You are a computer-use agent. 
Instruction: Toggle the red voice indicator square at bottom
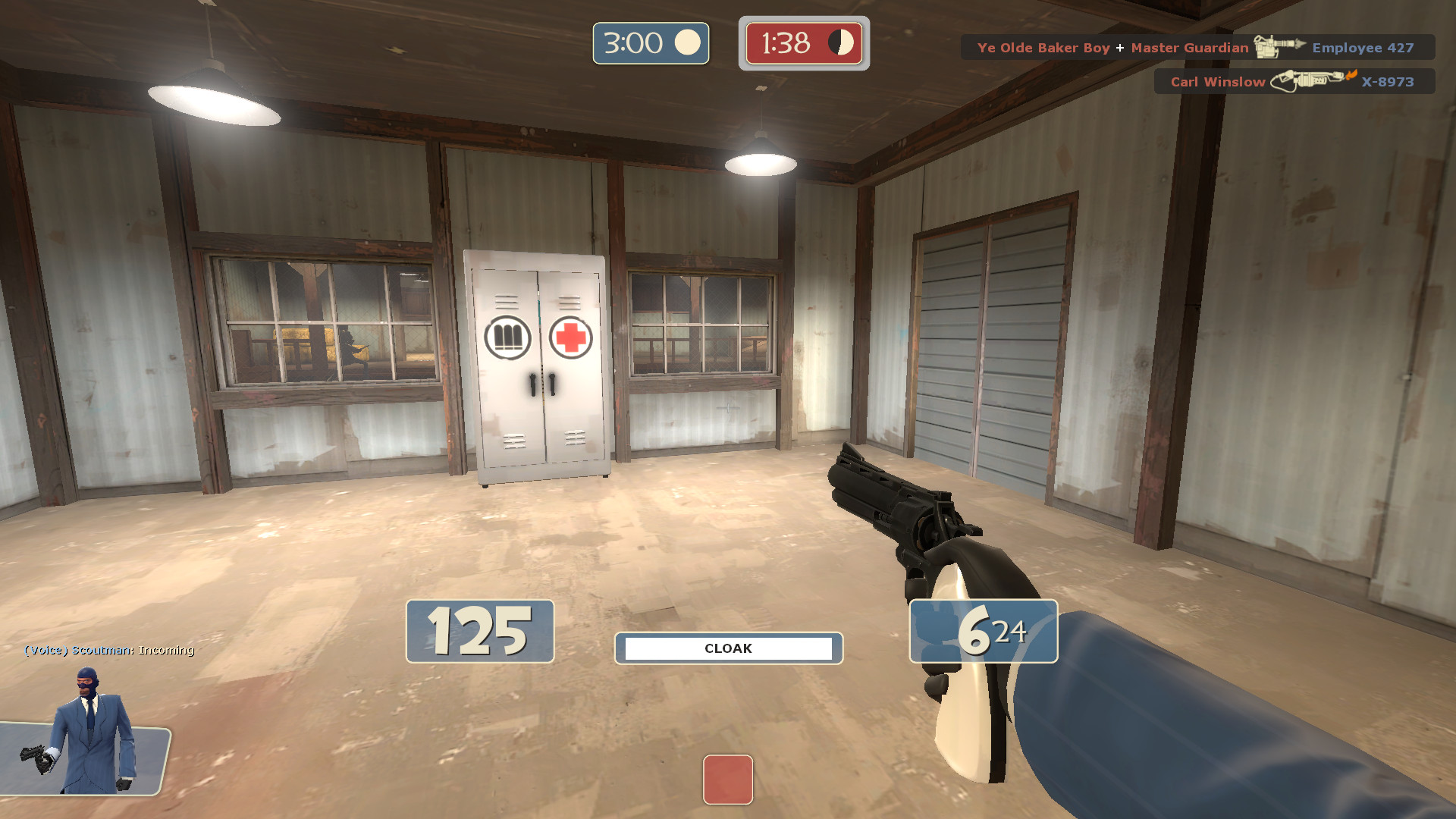pos(728,780)
